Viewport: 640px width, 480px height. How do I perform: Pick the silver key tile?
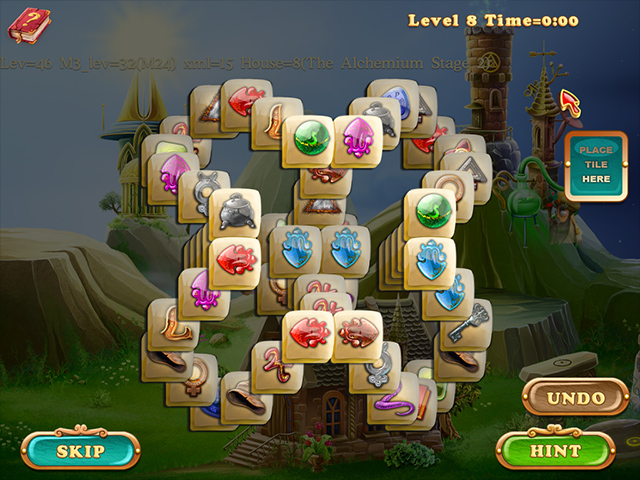tap(467, 325)
